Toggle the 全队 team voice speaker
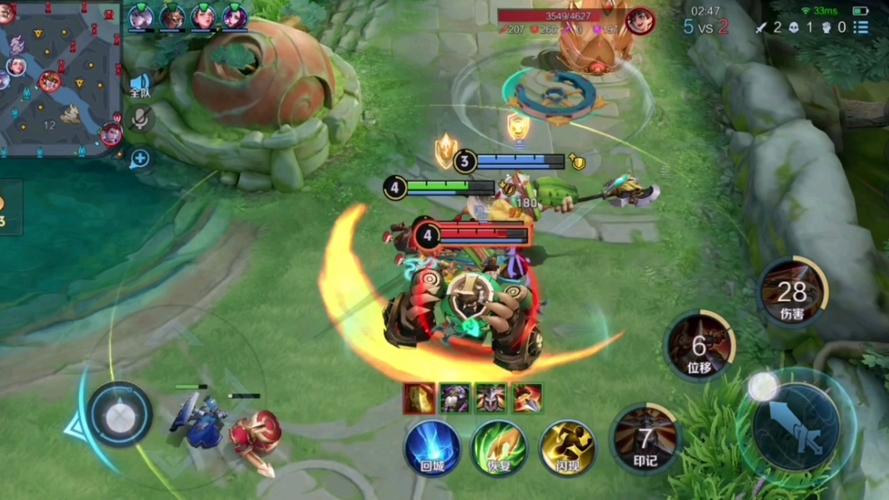The height and width of the screenshot is (500, 889). coord(138,84)
